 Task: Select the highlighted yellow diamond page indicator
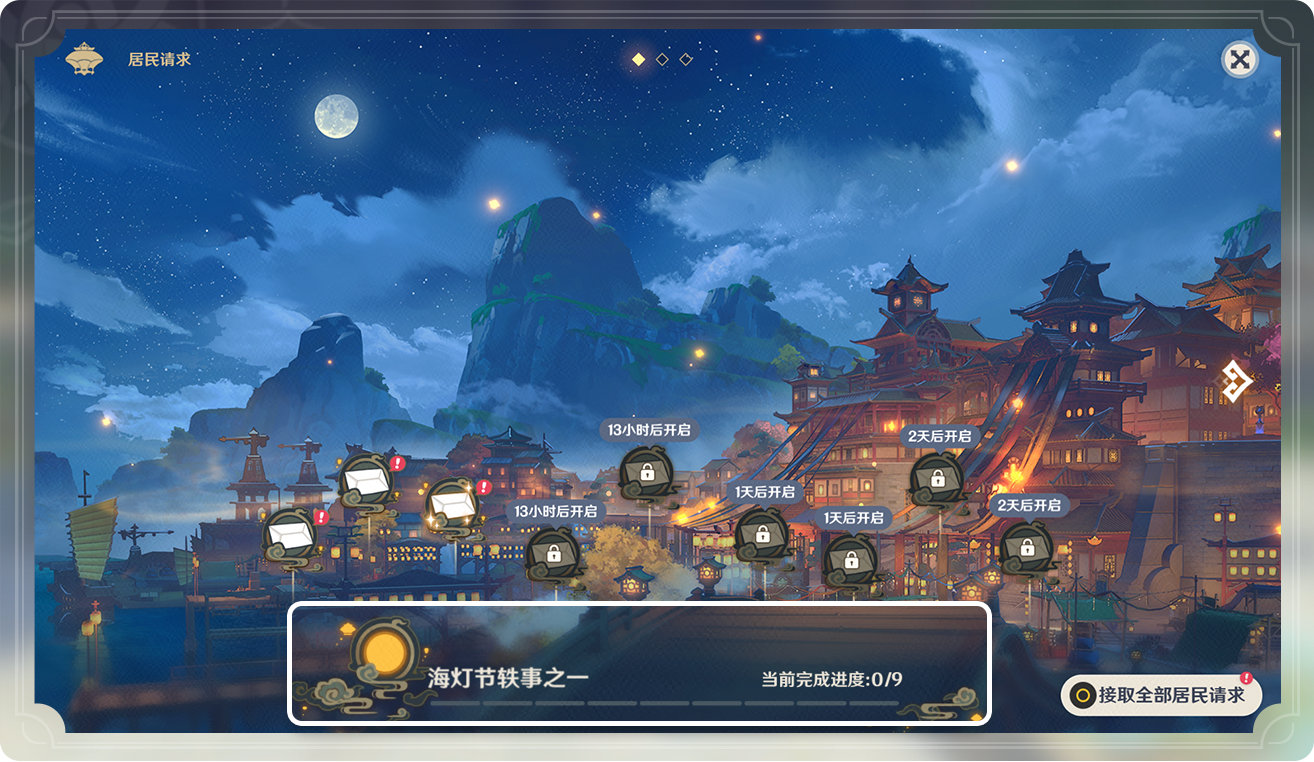[637, 58]
